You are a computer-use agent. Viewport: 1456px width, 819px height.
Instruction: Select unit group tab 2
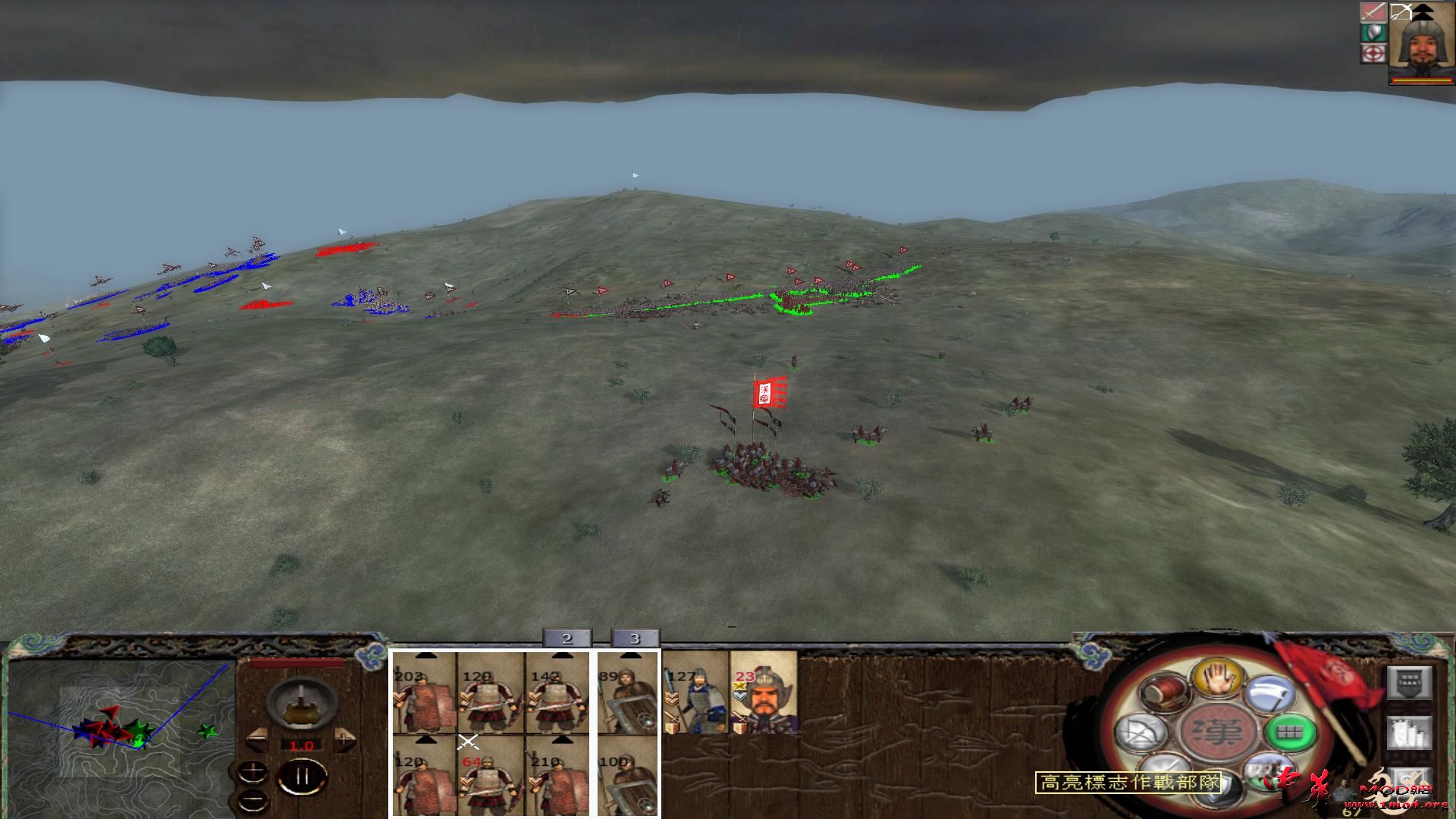pos(566,639)
